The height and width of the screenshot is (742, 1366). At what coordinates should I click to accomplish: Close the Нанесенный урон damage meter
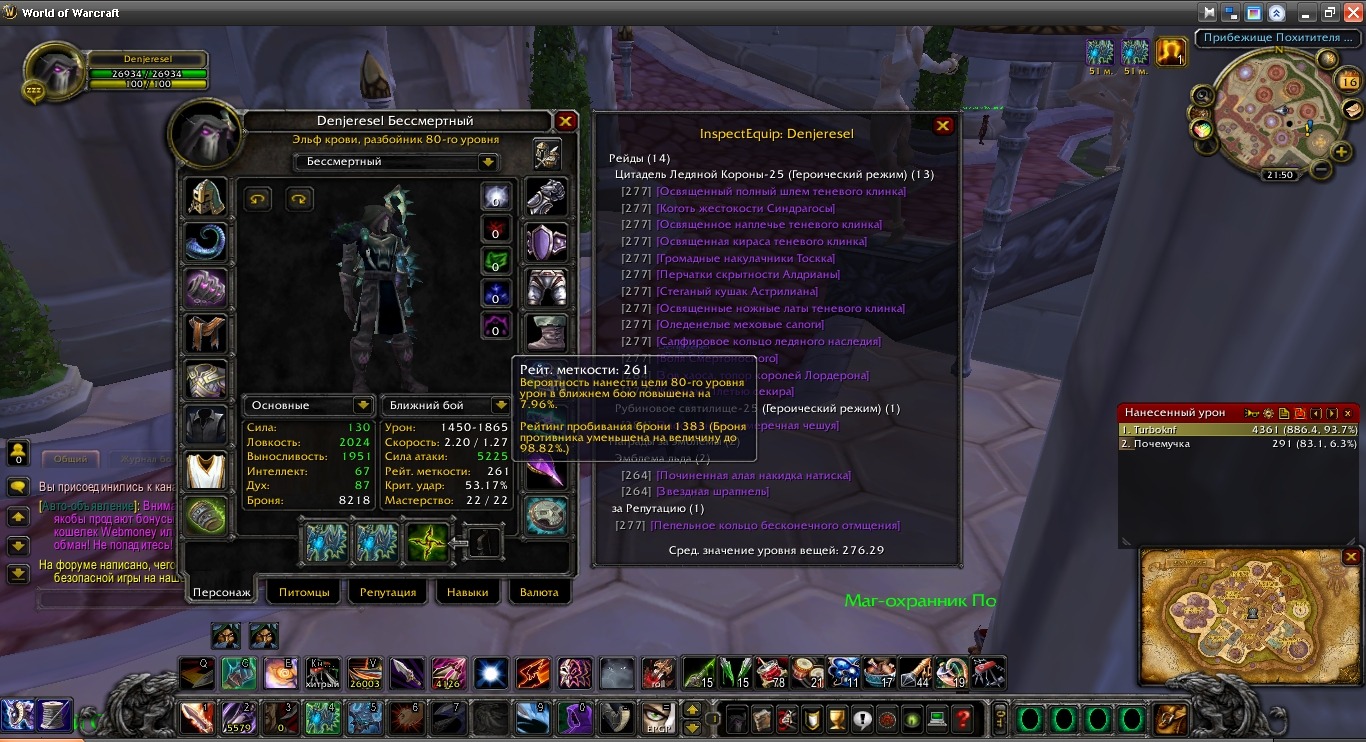coord(1348,413)
